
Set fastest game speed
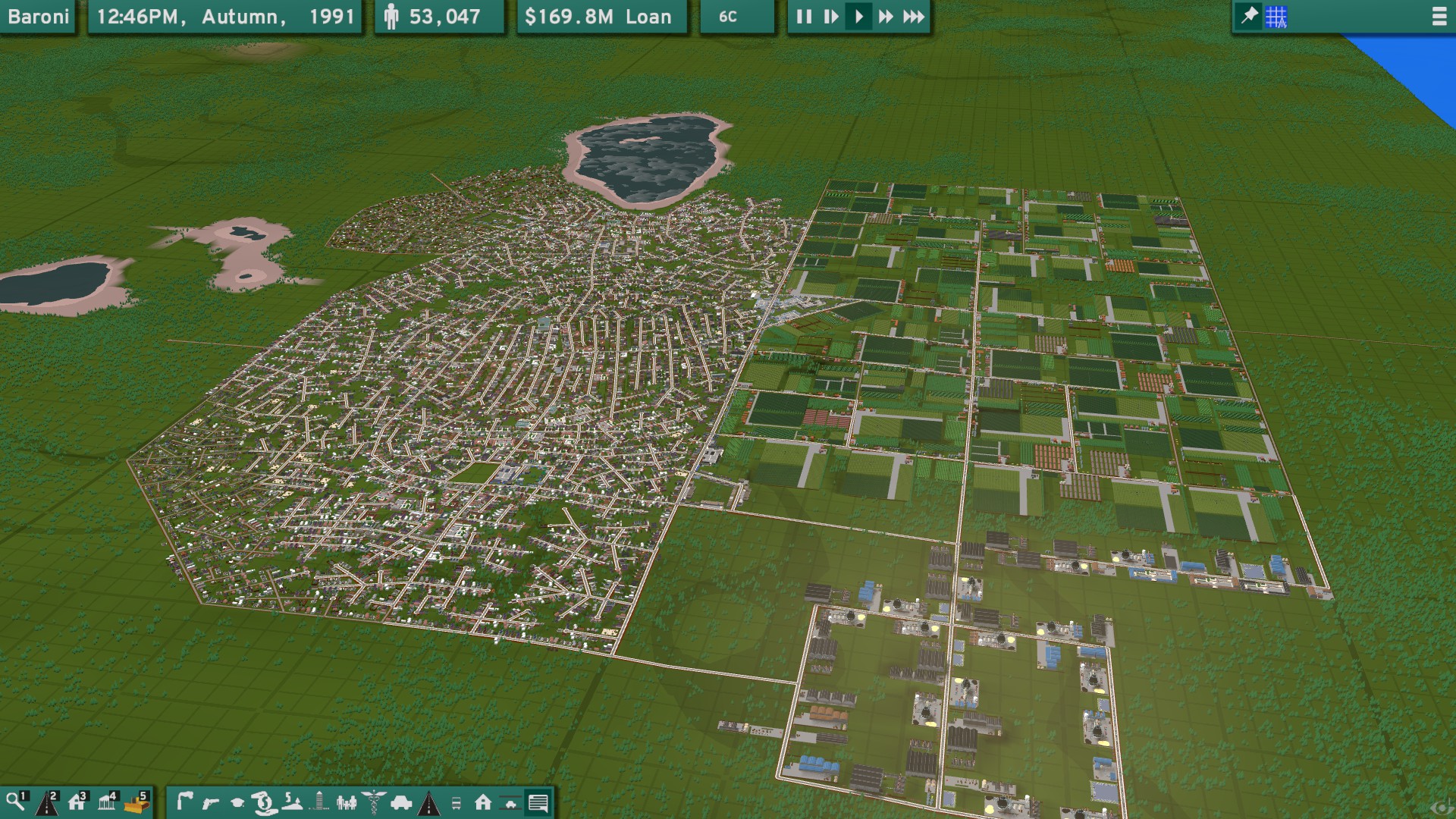[912, 17]
